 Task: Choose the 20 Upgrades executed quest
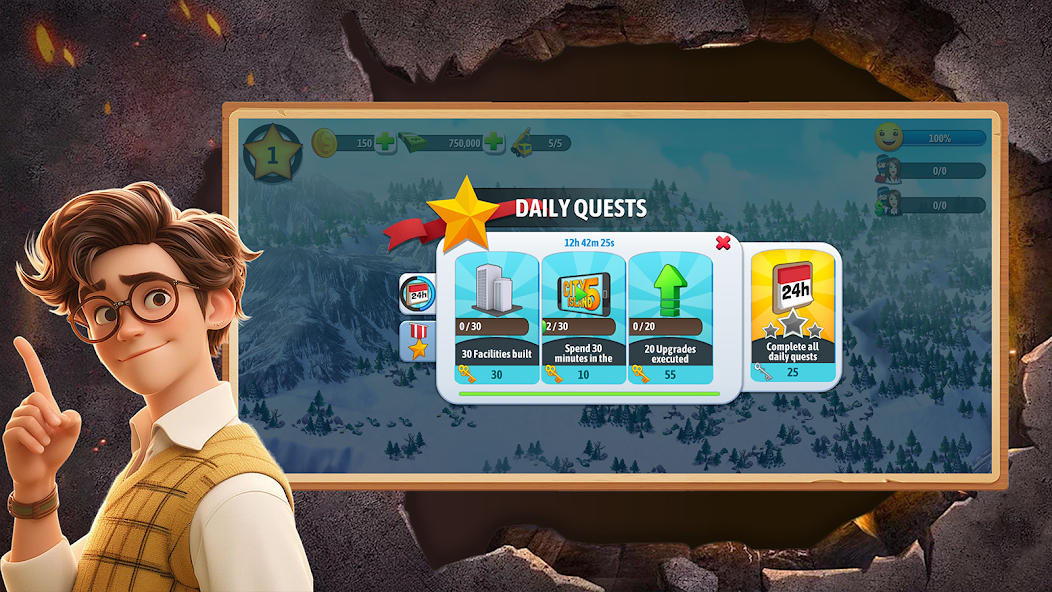point(670,318)
